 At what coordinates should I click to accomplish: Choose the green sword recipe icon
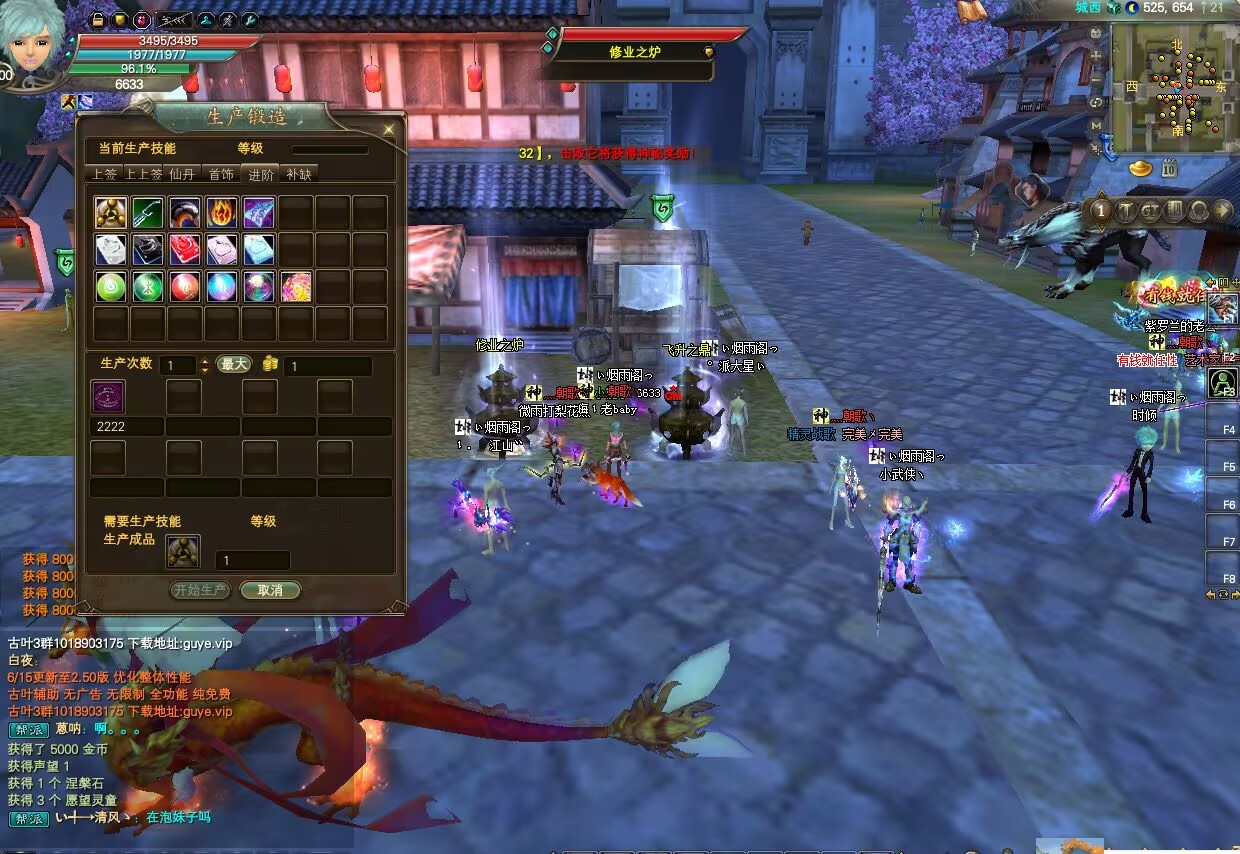(x=148, y=212)
